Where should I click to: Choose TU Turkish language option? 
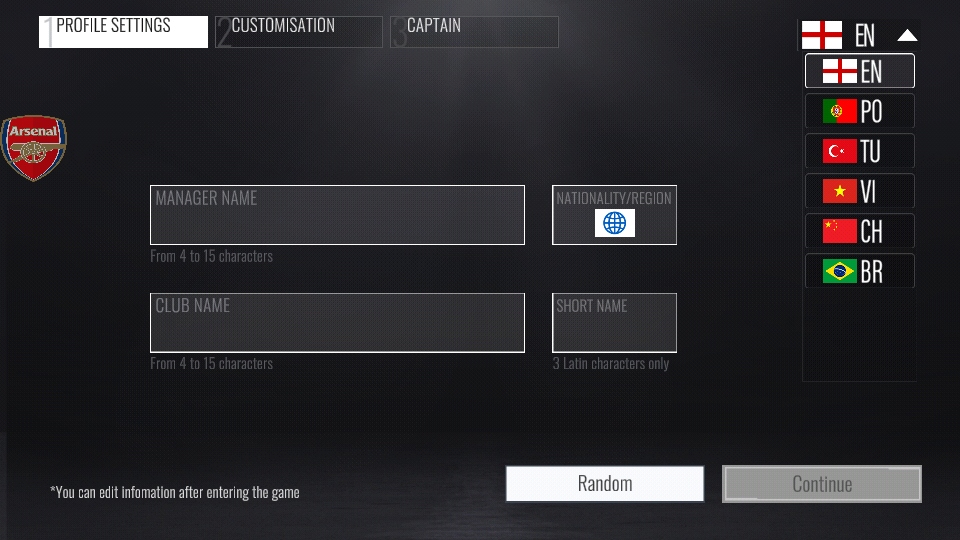[x=859, y=151]
